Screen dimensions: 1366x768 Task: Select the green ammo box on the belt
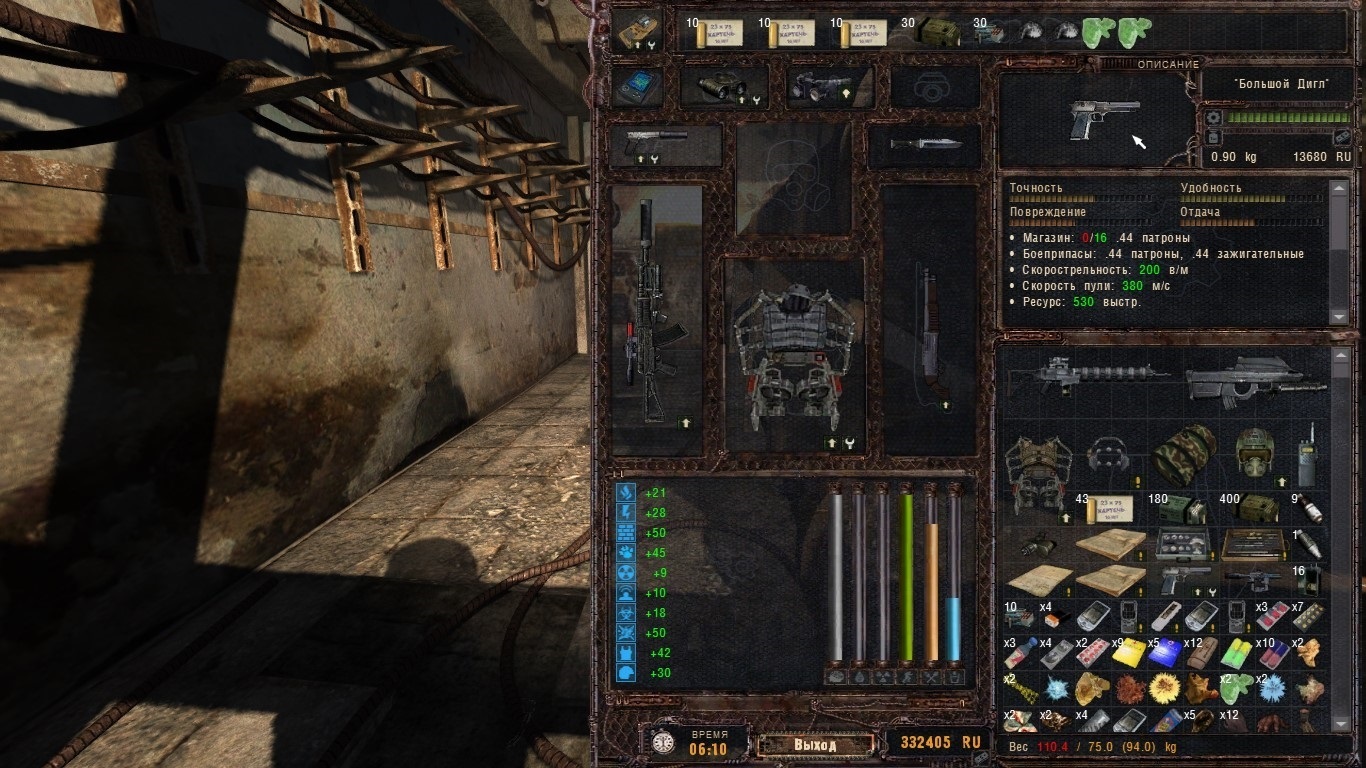pos(940,32)
